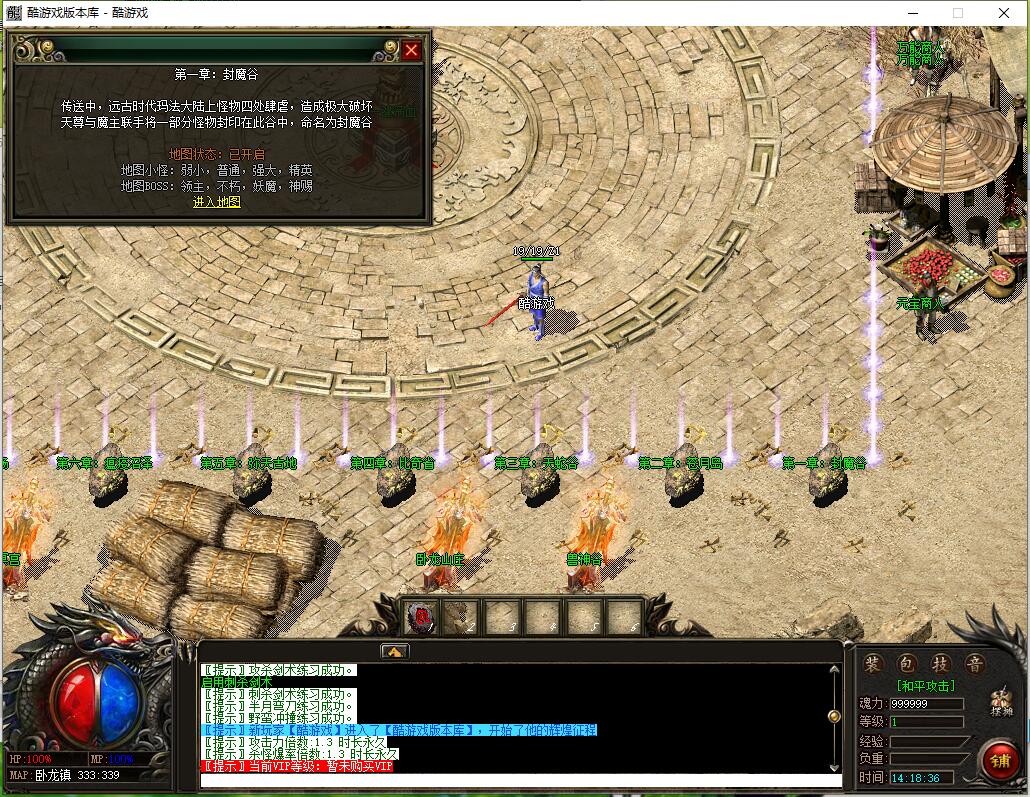This screenshot has height=797, width=1030.
Task: Minimize the game window
Action: 912,13
